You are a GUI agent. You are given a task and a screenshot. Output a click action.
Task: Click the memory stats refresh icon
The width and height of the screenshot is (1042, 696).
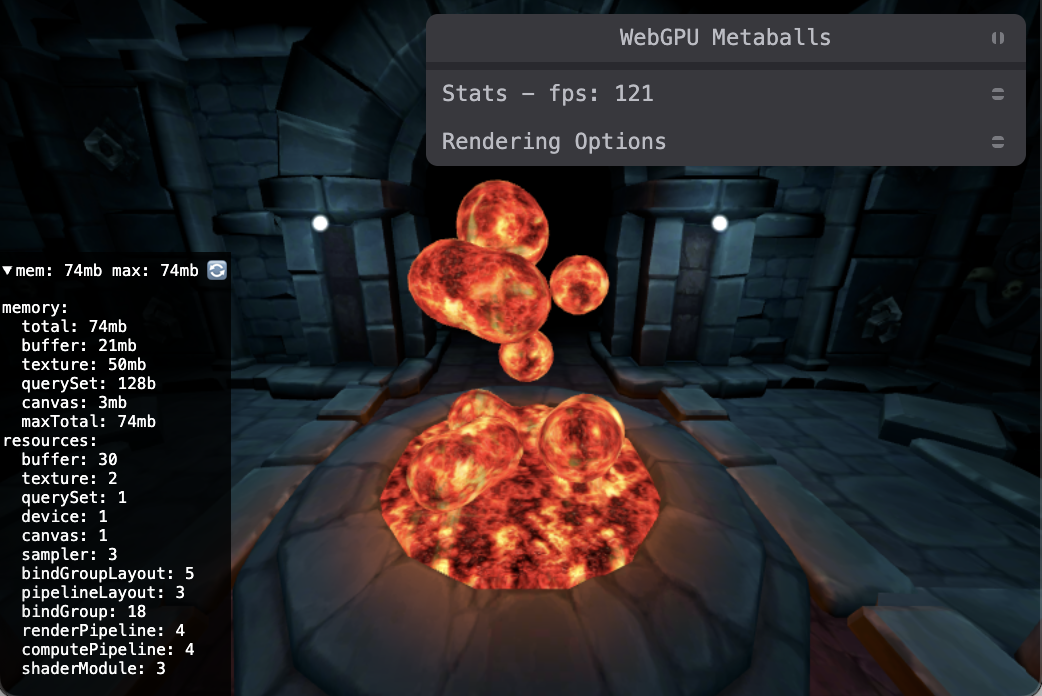[217, 270]
